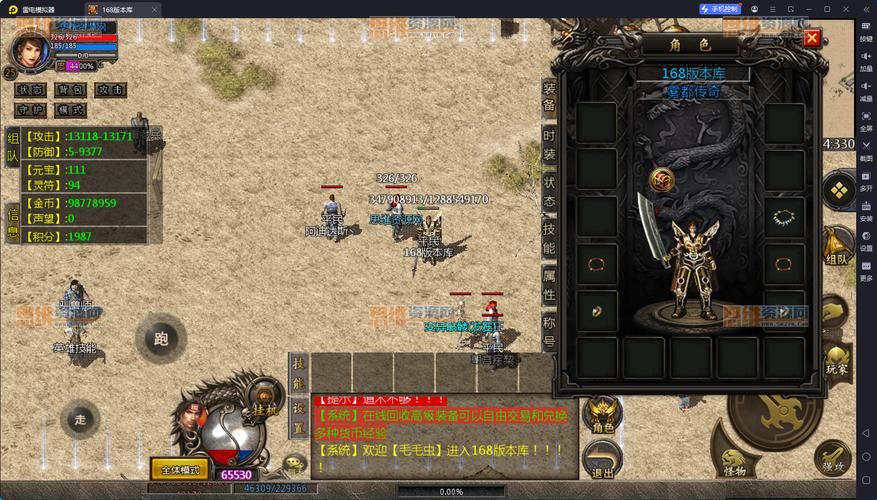Click the 模式 mode button
Screen dimensions: 877x500
(70, 110)
